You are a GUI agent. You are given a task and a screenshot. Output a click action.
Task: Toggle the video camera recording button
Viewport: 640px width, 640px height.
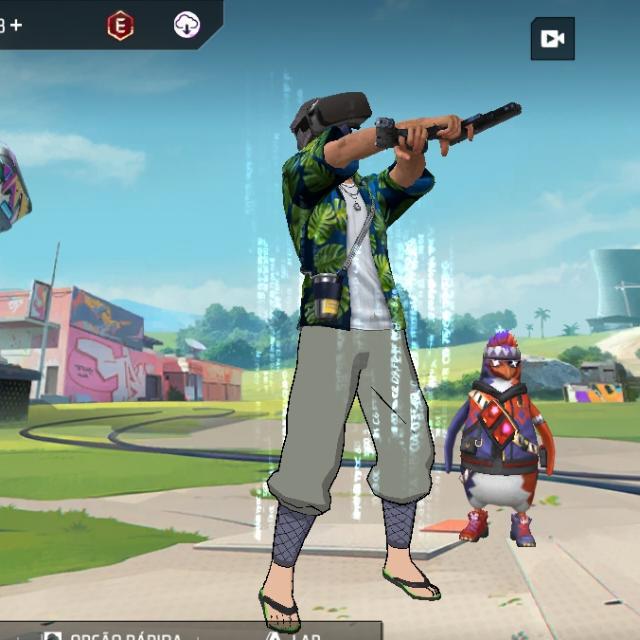pyautogui.click(x=552, y=39)
